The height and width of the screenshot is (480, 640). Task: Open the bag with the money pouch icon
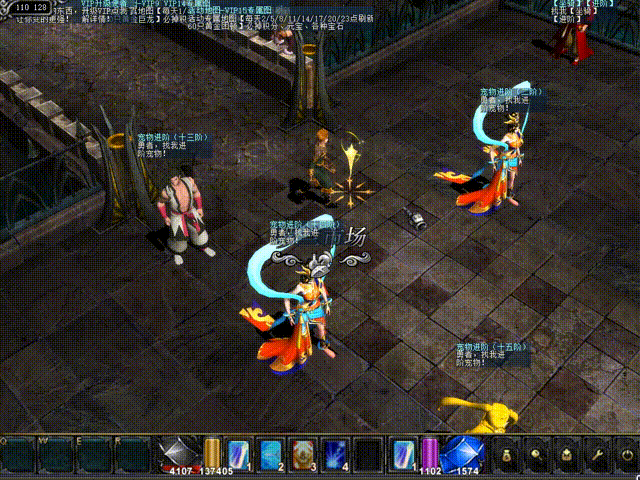507,455
